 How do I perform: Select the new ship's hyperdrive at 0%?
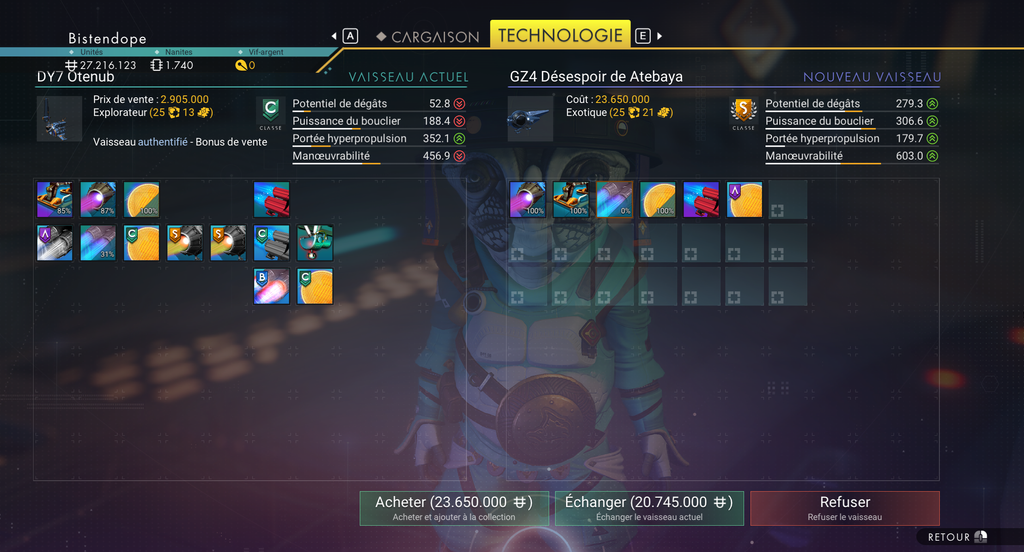point(614,199)
